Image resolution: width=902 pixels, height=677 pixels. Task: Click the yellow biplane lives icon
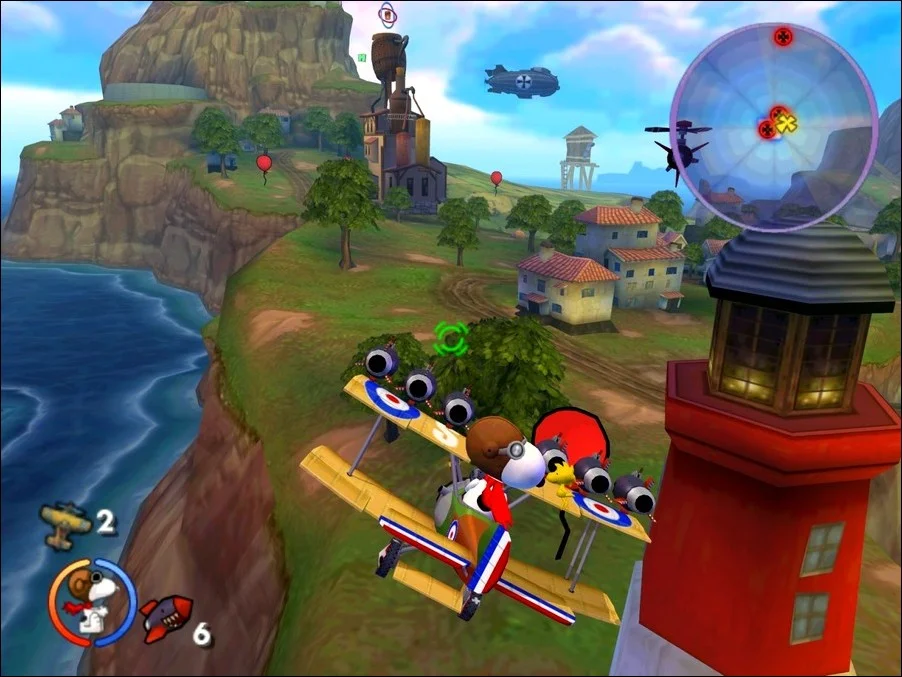coord(65,520)
